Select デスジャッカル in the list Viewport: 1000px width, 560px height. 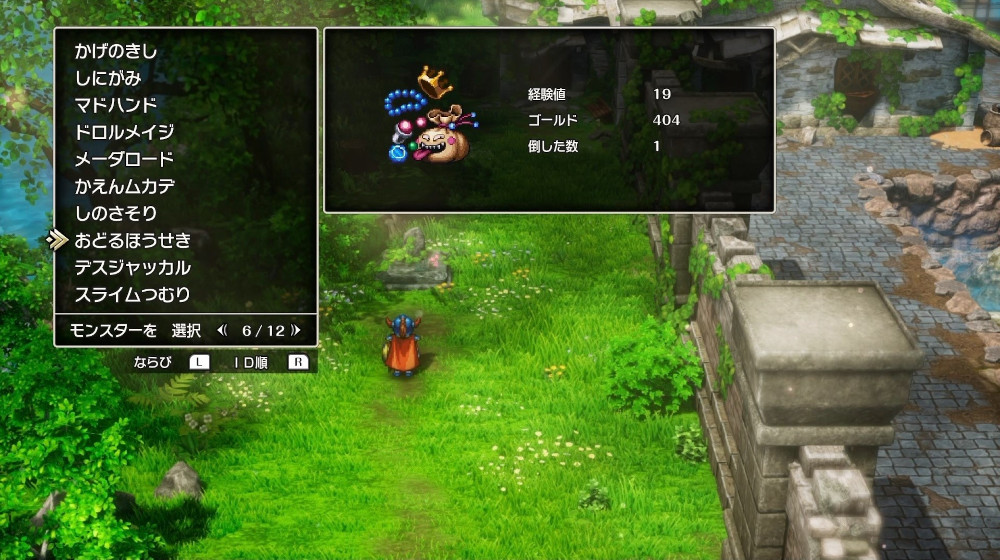coord(132,267)
